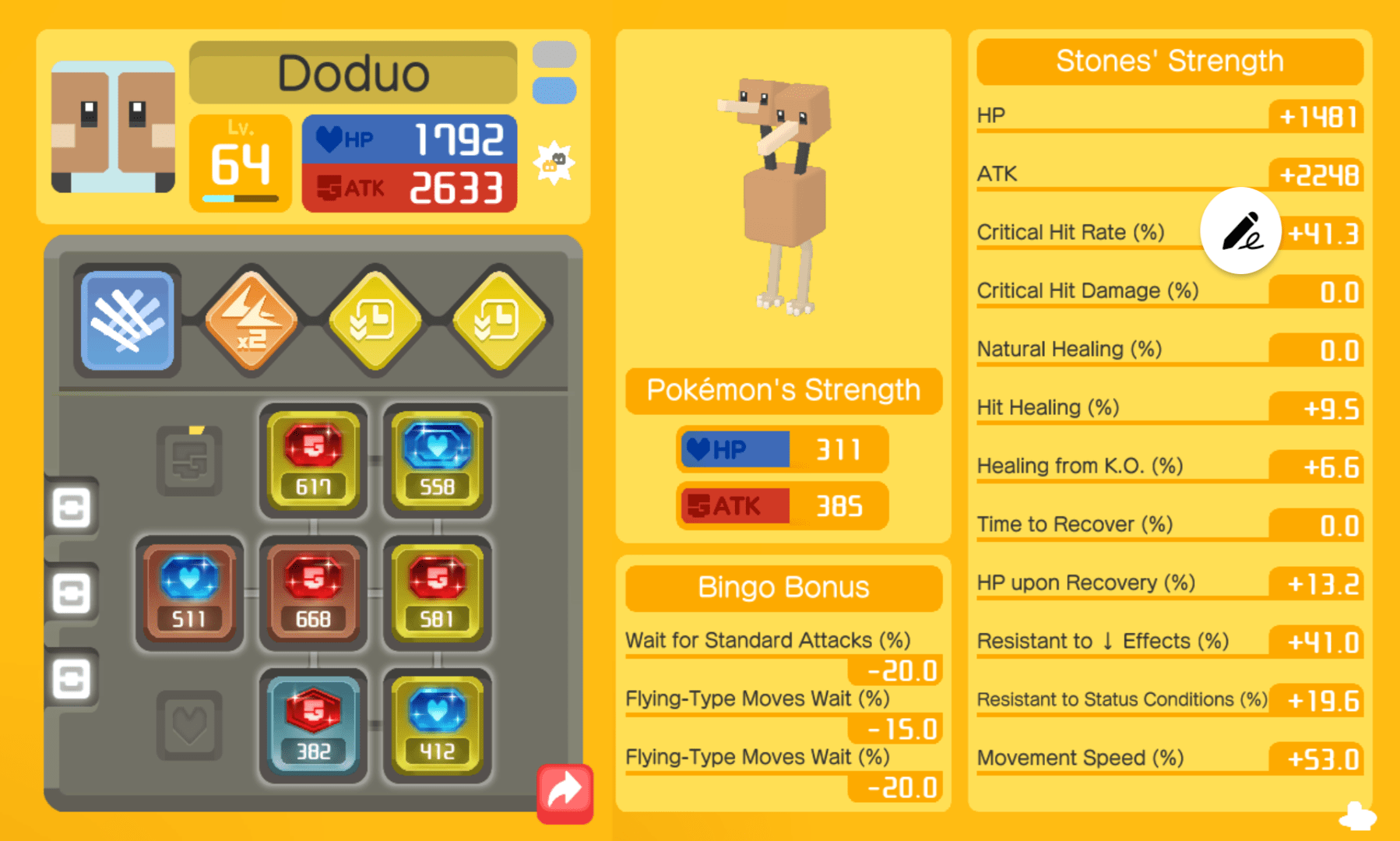Toggle the grey marker pill next to Doduo
The width and height of the screenshot is (1400, 841).
(x=554, y=55)
